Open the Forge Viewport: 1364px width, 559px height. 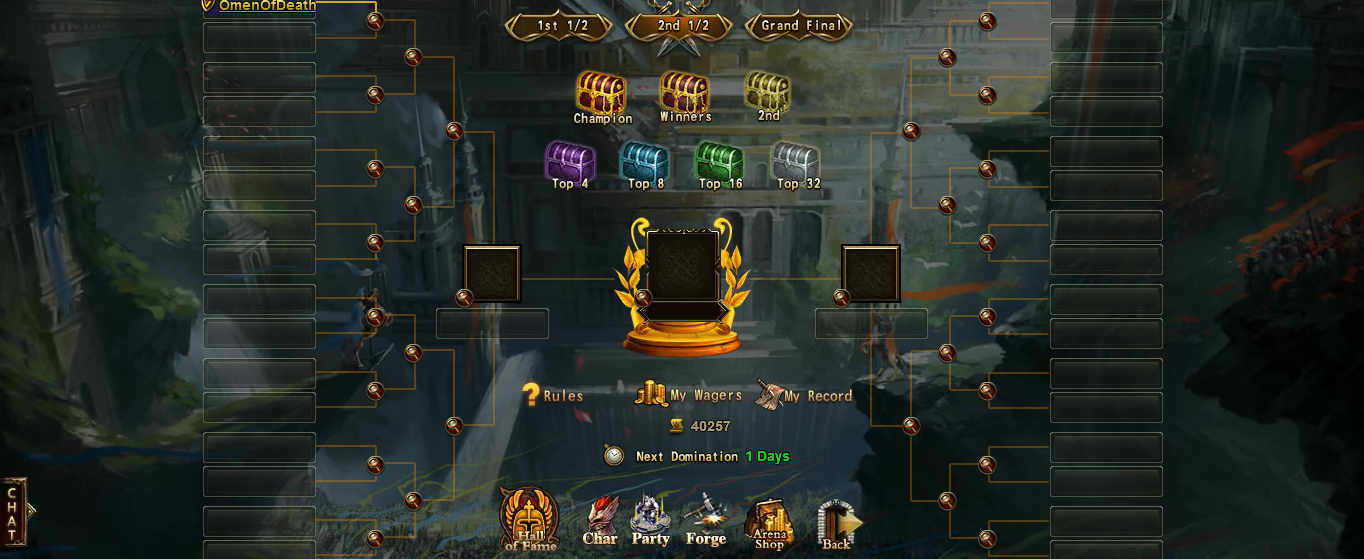point(705,521)
